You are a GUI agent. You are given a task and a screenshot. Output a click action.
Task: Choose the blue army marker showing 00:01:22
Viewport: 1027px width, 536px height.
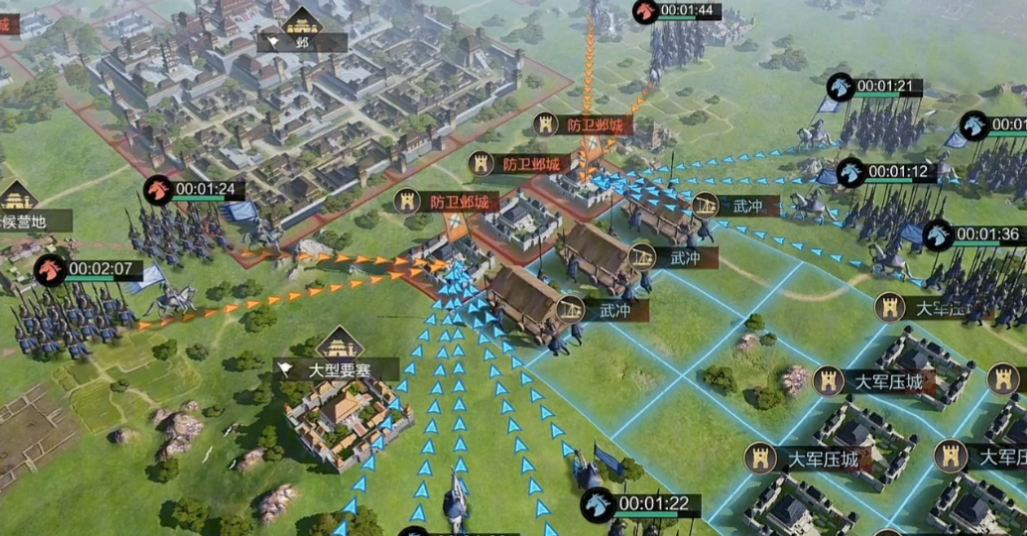click(599, 503)
